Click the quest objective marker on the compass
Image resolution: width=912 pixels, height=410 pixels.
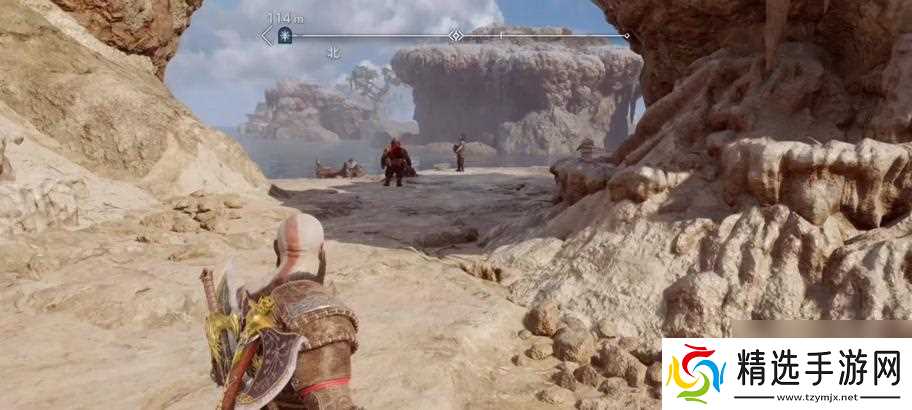tap(285, 35)
